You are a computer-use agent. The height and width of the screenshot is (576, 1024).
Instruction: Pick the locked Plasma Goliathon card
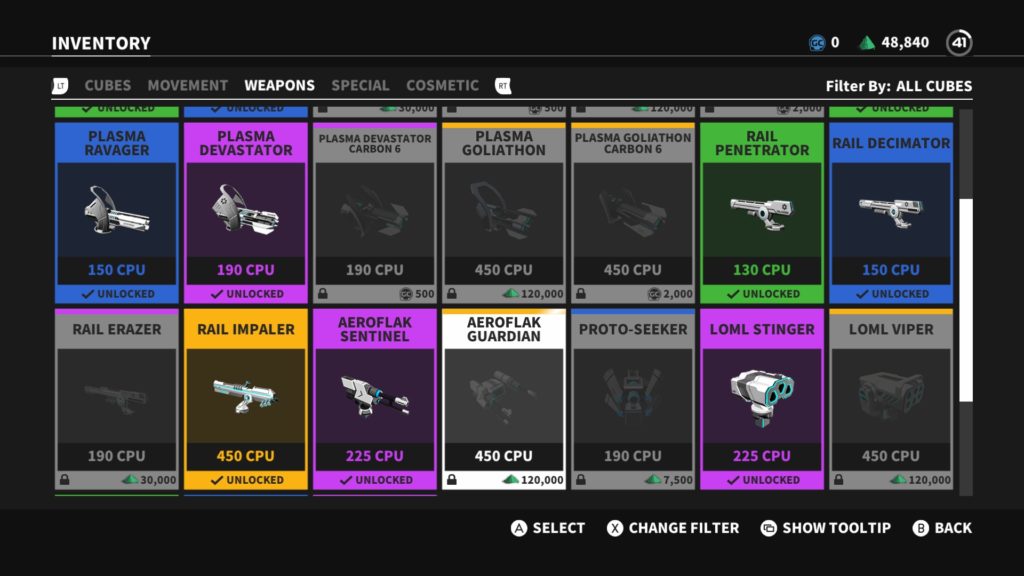click(504, 212)
